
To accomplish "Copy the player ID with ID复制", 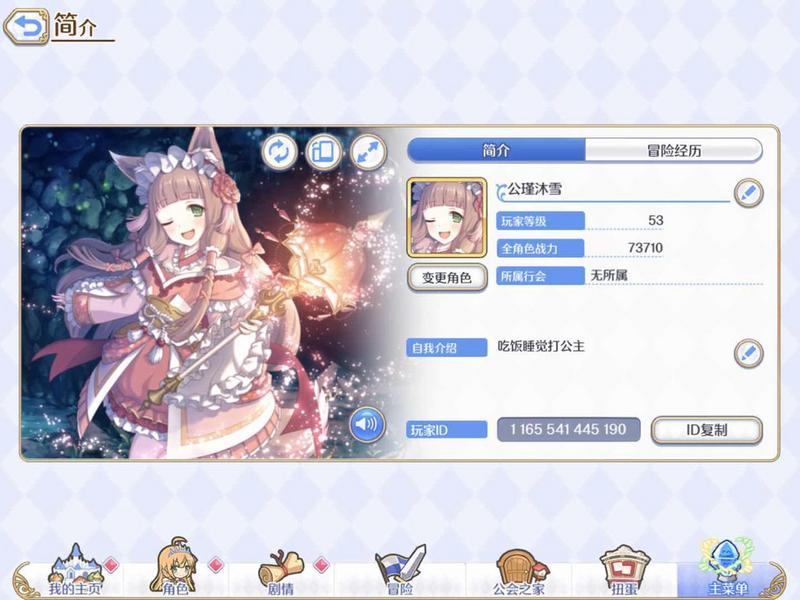I will point(706,430).
